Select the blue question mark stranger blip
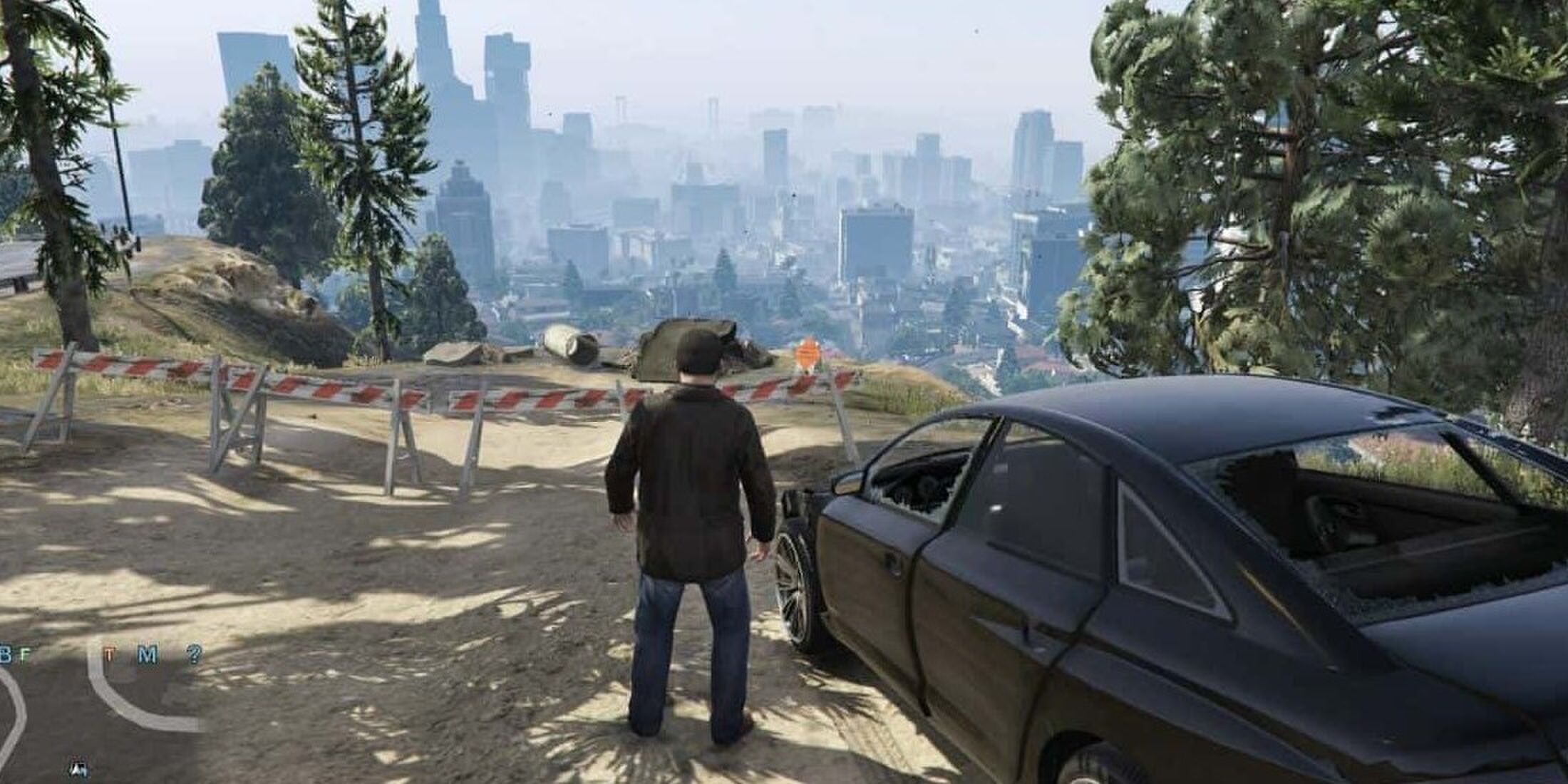Screen dimensions: 1568x784 tap(194, 654)
